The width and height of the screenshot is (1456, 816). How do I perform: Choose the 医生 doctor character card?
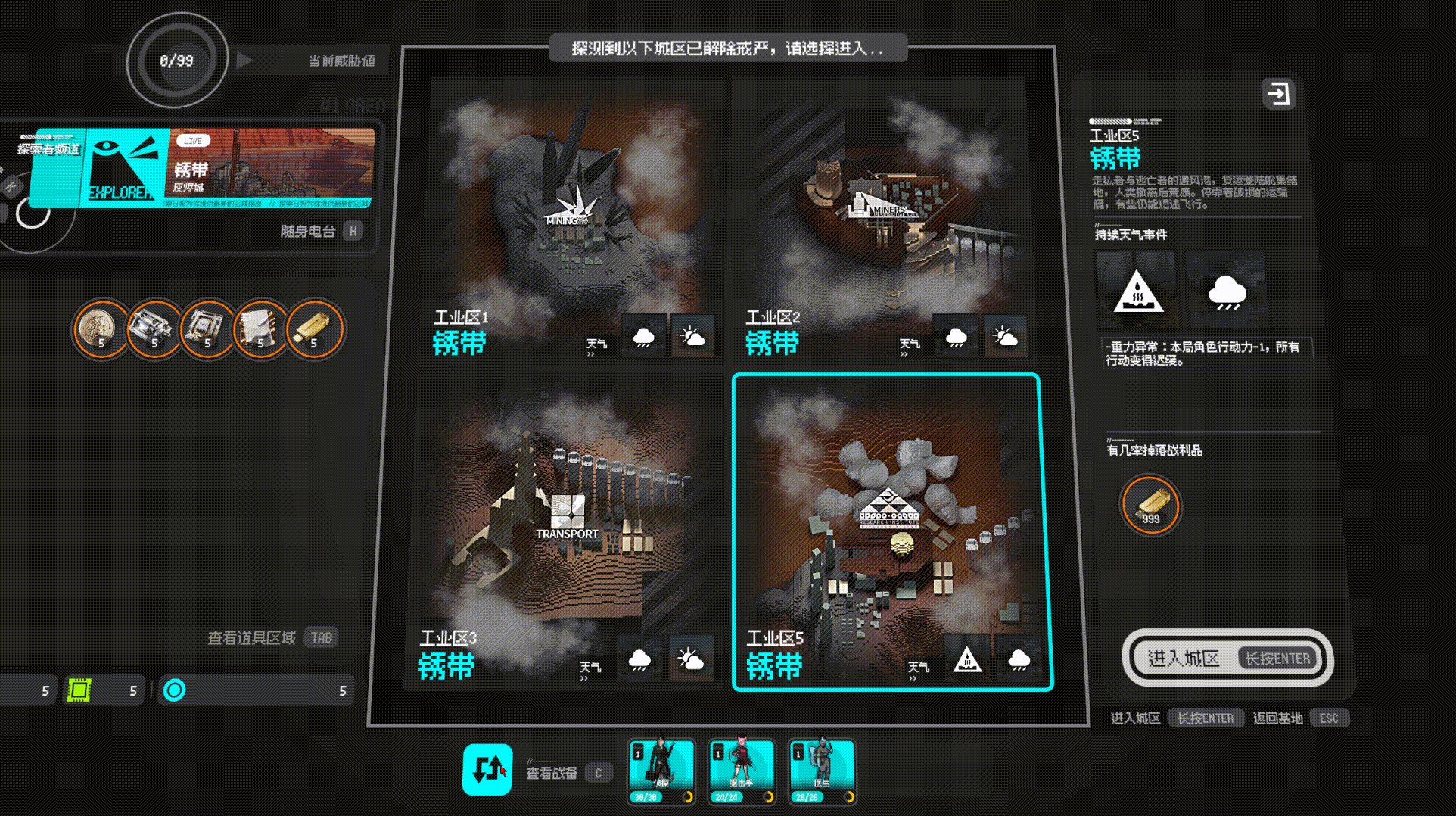822,771
